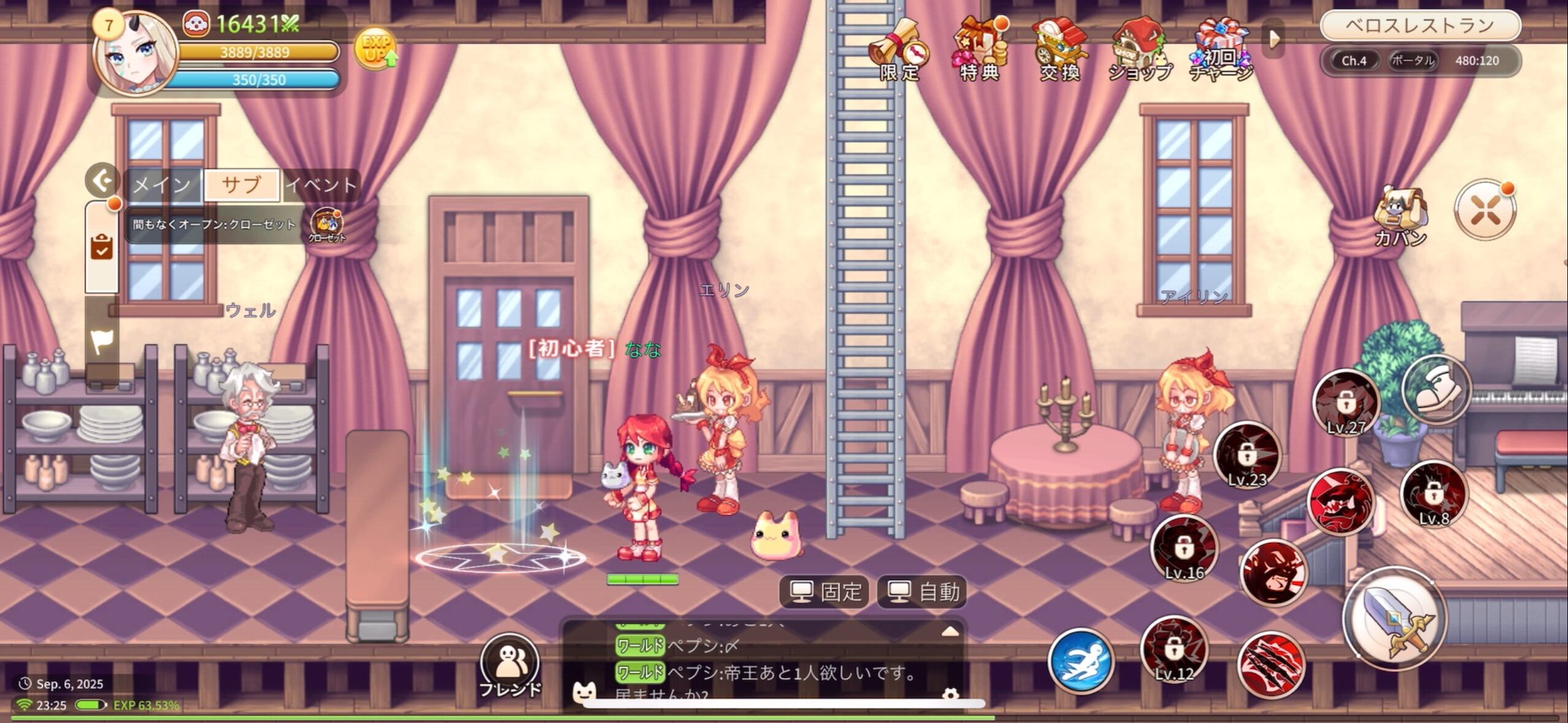Toggle the 固定 fixed camera mode
The image size is (1568, 723).
[x=824, y=592]
